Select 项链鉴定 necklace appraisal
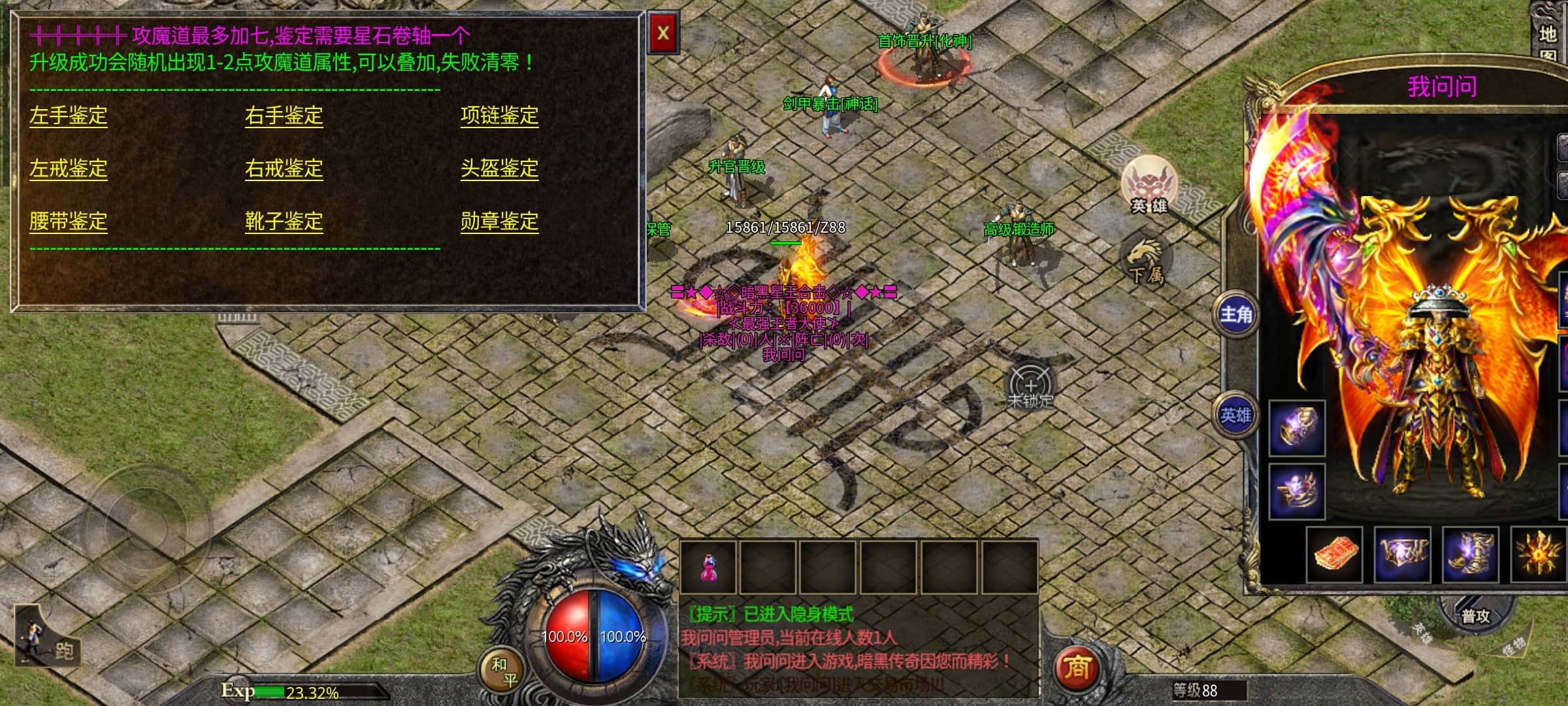This screenshot has height=706, width=1568. (499, 116)
